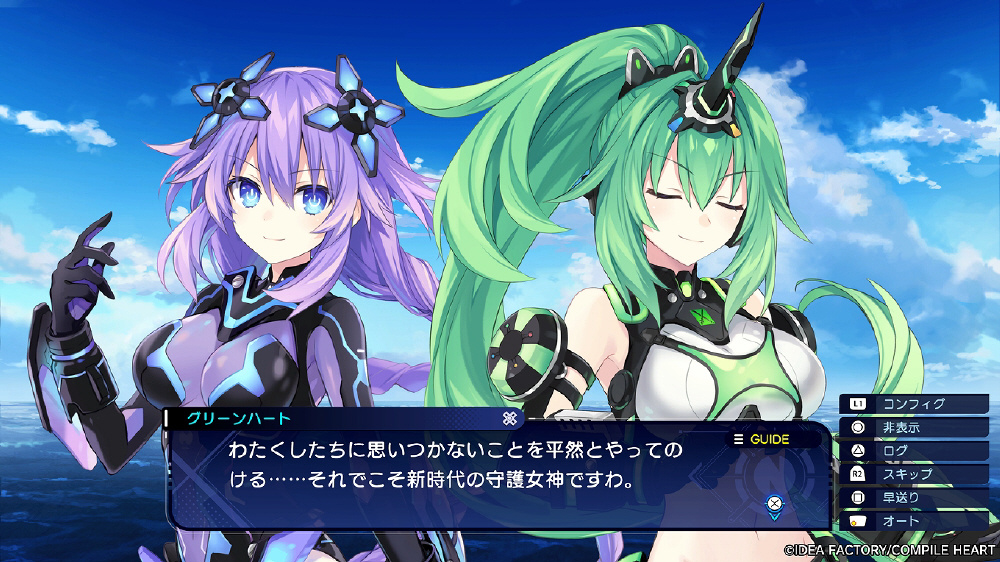Open the コンフィグ (Config) option

(x=915, y=404)
